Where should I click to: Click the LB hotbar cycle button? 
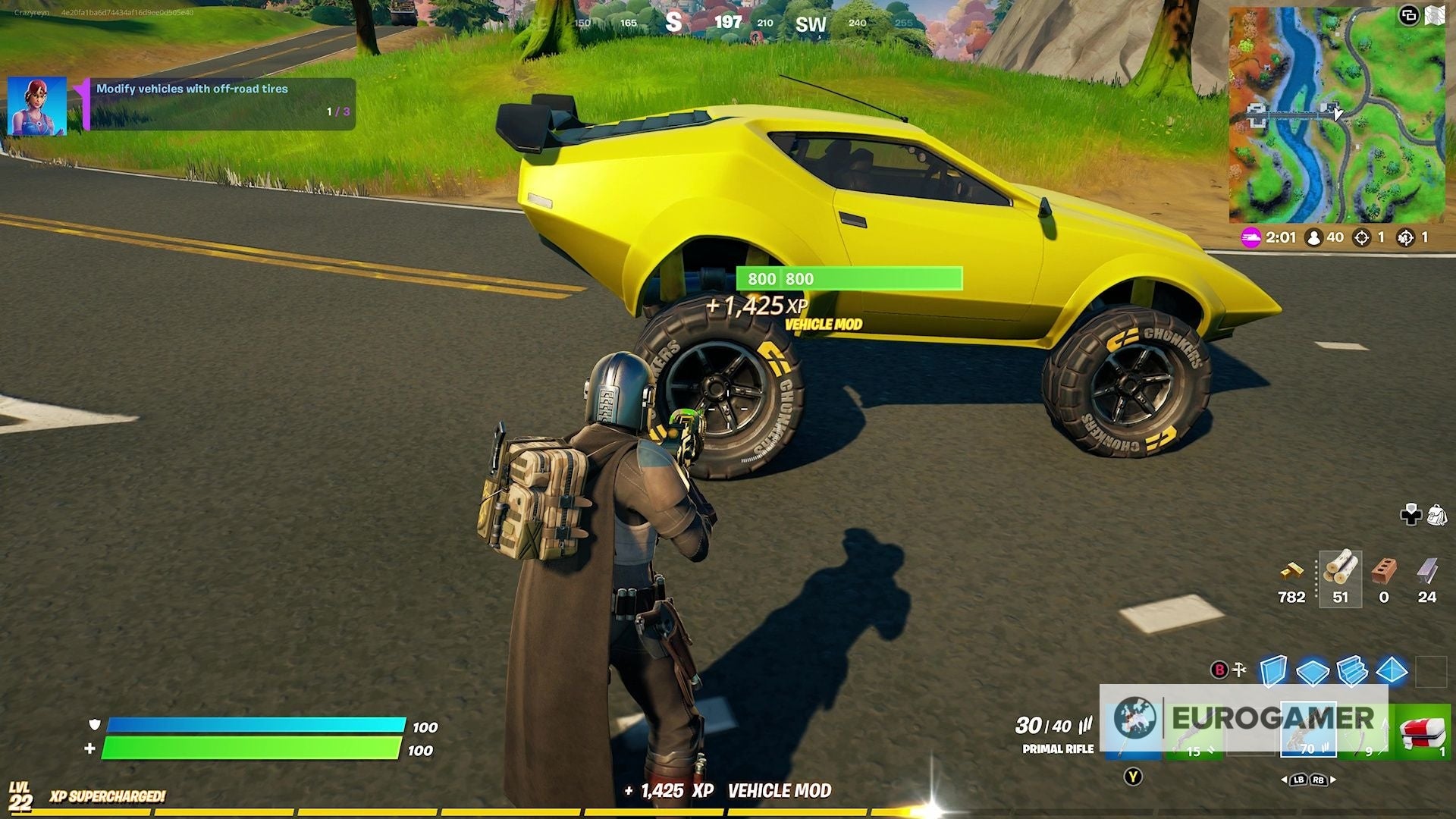click(1299, 780)
